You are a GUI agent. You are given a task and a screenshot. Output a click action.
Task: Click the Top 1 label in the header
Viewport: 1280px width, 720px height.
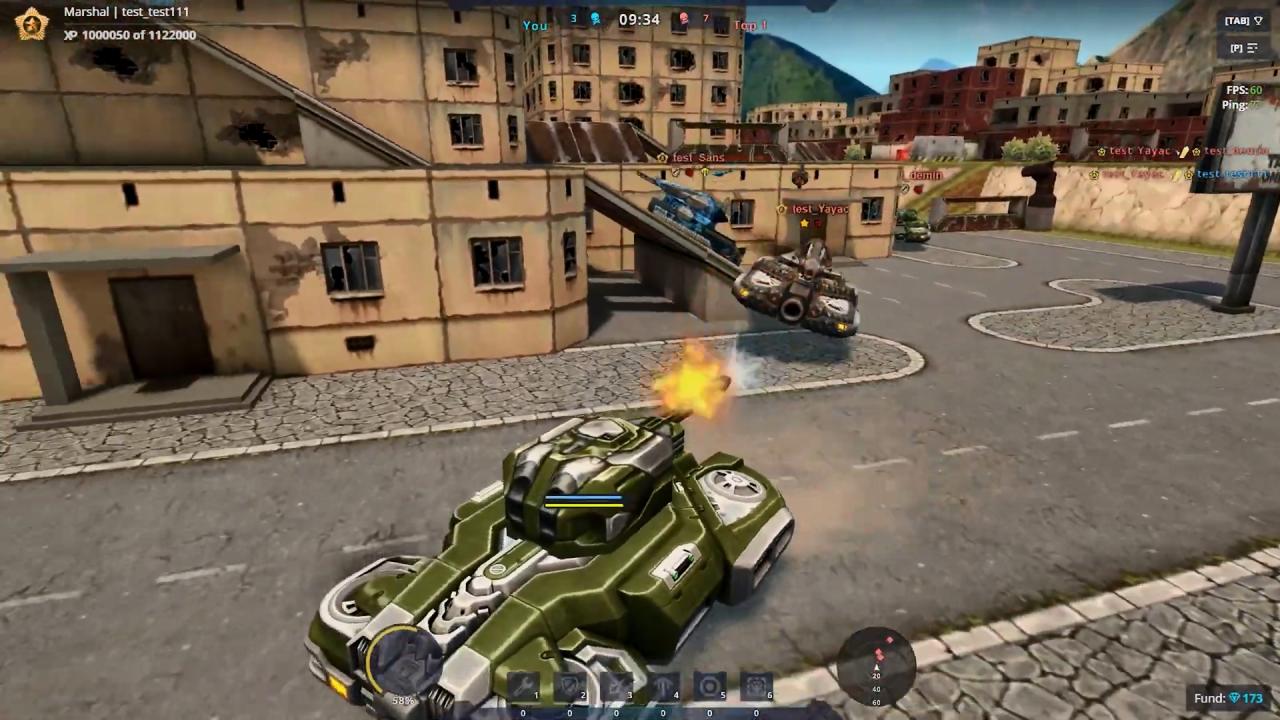click(748, 25)
